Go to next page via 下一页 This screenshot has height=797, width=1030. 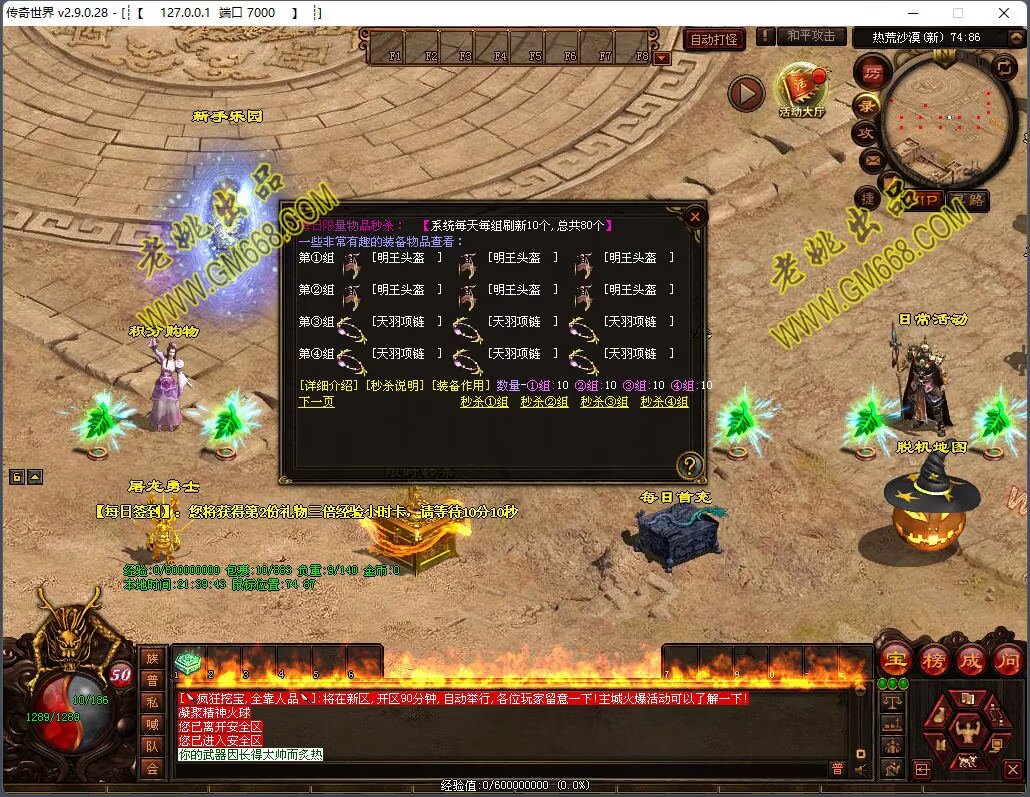(x=316, y=402)
